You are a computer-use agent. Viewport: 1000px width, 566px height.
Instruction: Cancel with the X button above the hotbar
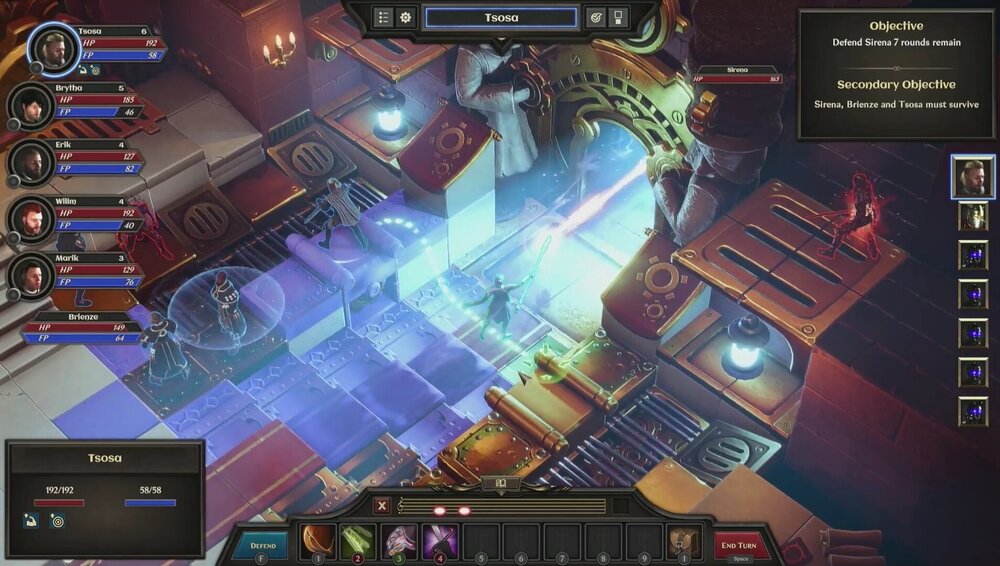coord(381,506)
